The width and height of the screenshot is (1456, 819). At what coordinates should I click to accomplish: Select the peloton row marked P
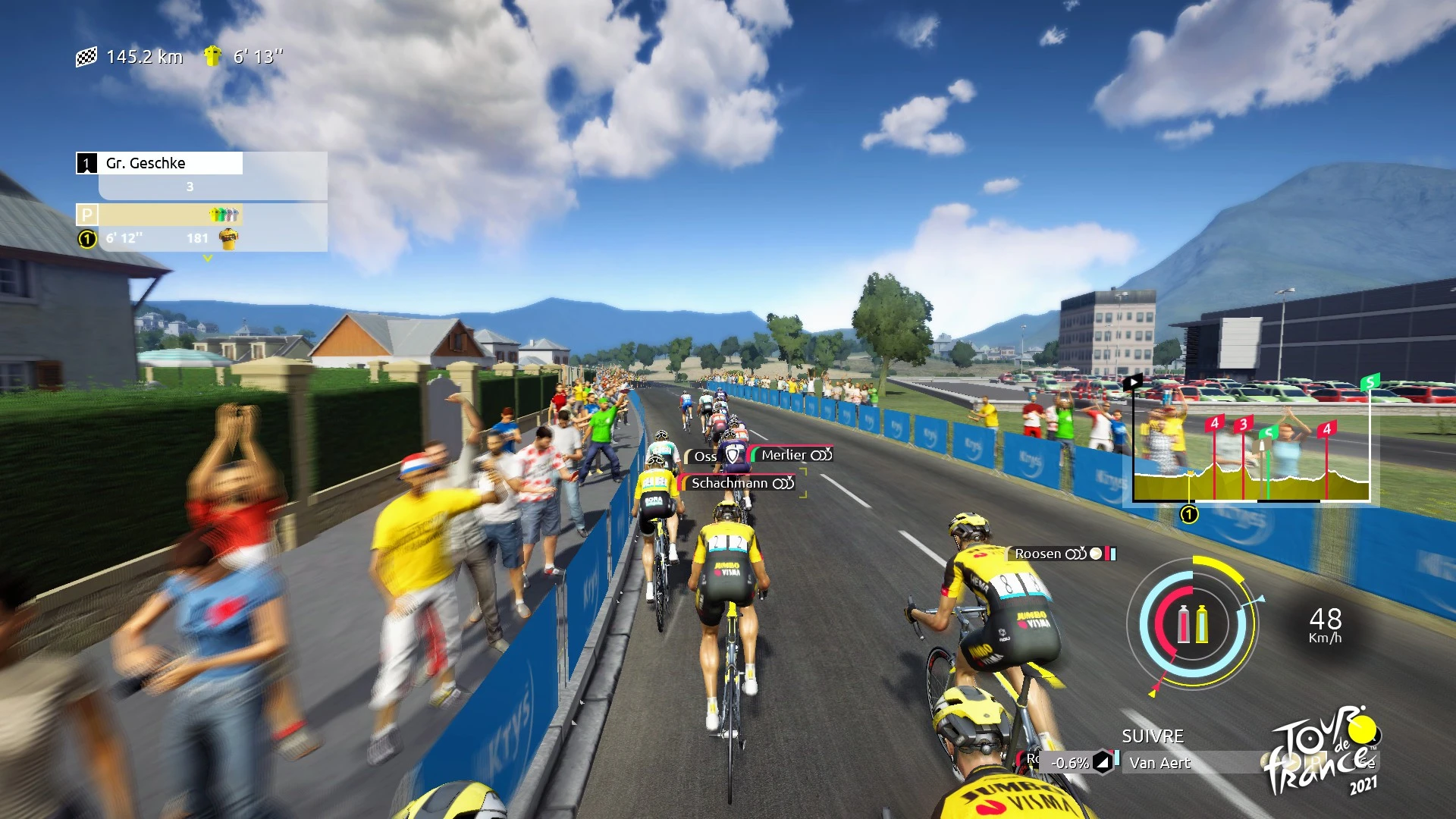coord(159,215)
